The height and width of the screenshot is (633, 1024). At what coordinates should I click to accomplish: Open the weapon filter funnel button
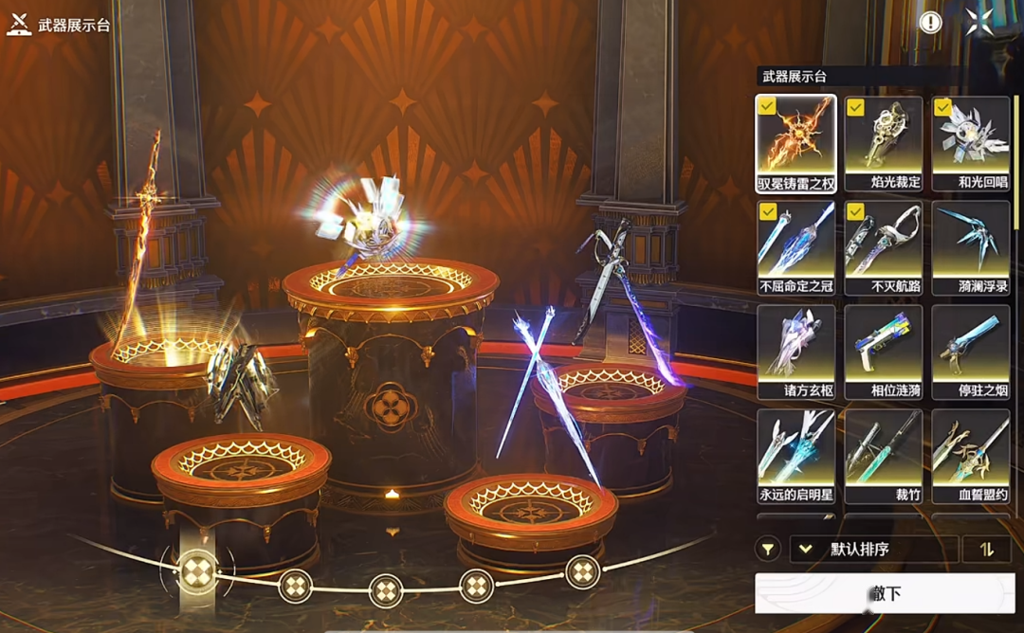point(767,549)
